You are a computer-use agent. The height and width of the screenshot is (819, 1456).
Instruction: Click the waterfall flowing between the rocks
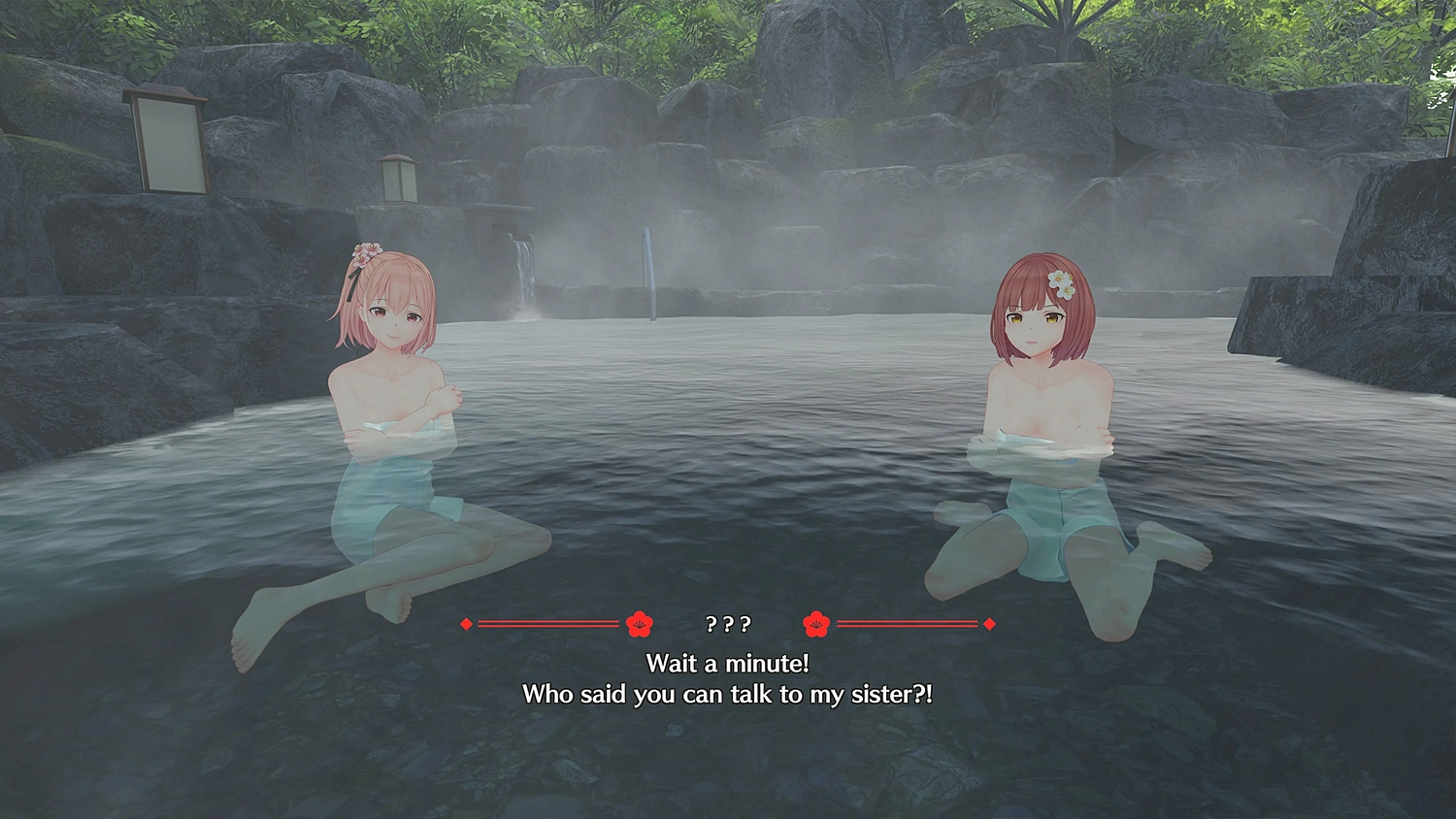(525, 270)
